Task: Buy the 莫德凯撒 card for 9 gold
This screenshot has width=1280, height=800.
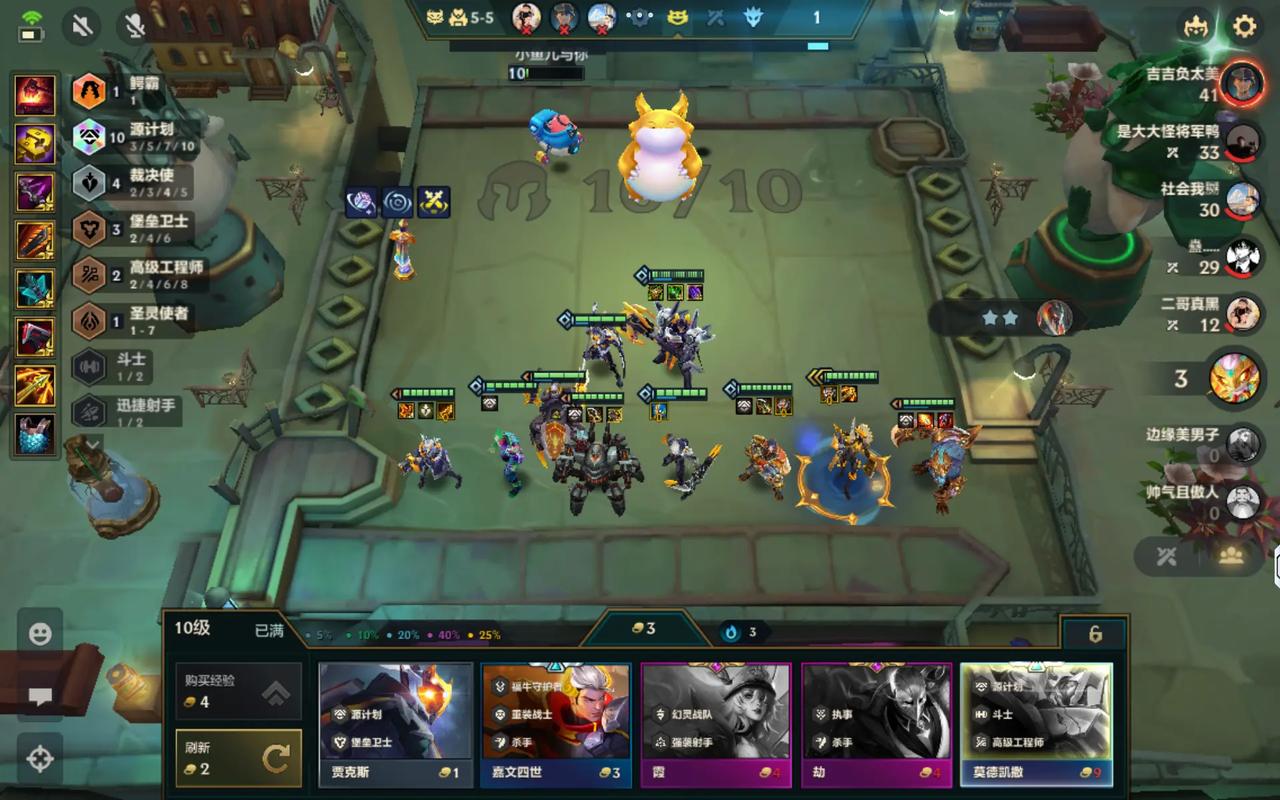Action: click(1036, 724)
